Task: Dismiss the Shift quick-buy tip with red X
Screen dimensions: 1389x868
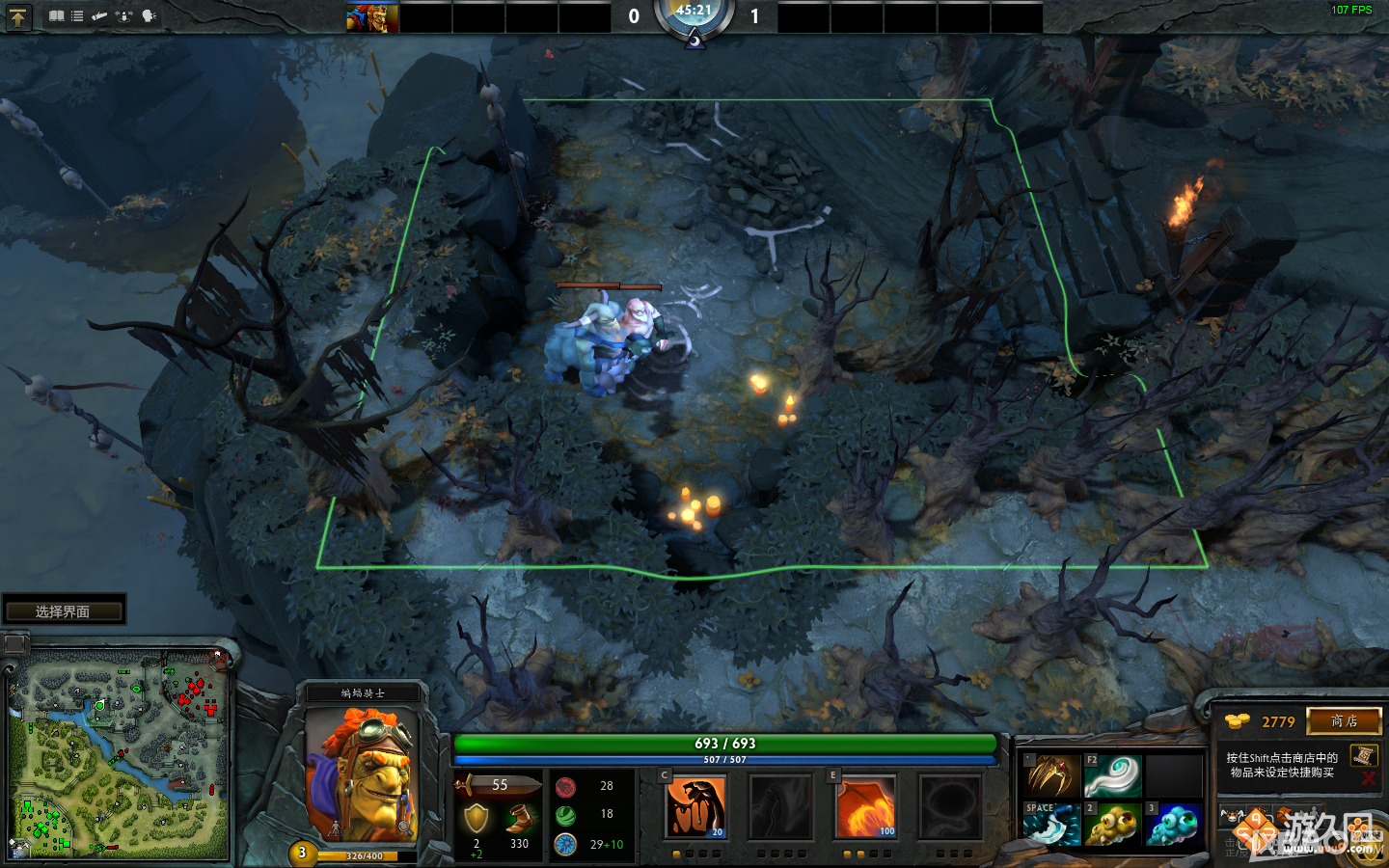Action: coord(1368,779)
